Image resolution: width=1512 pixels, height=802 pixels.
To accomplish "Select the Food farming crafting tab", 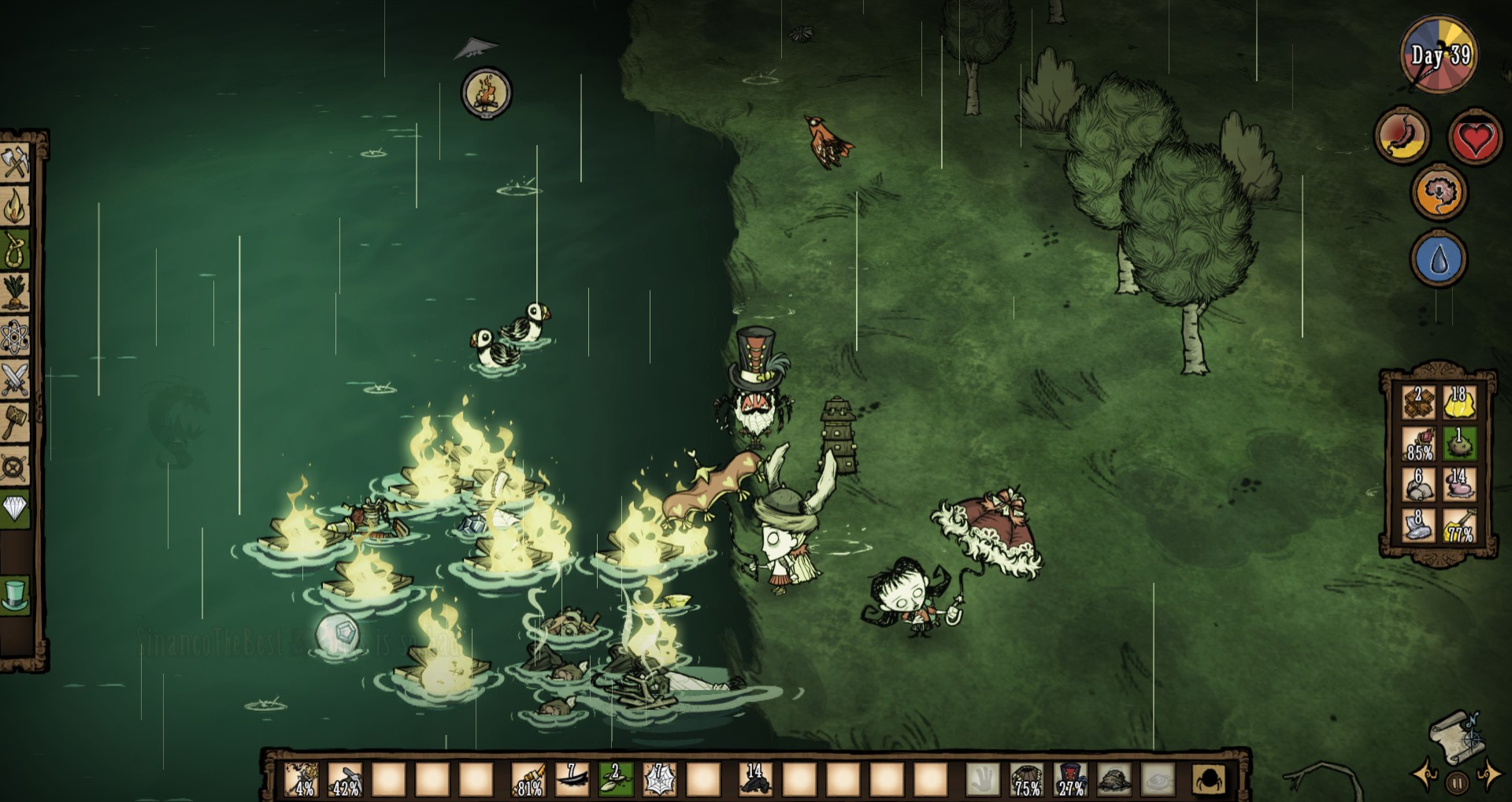I will (x=15, y=293).
